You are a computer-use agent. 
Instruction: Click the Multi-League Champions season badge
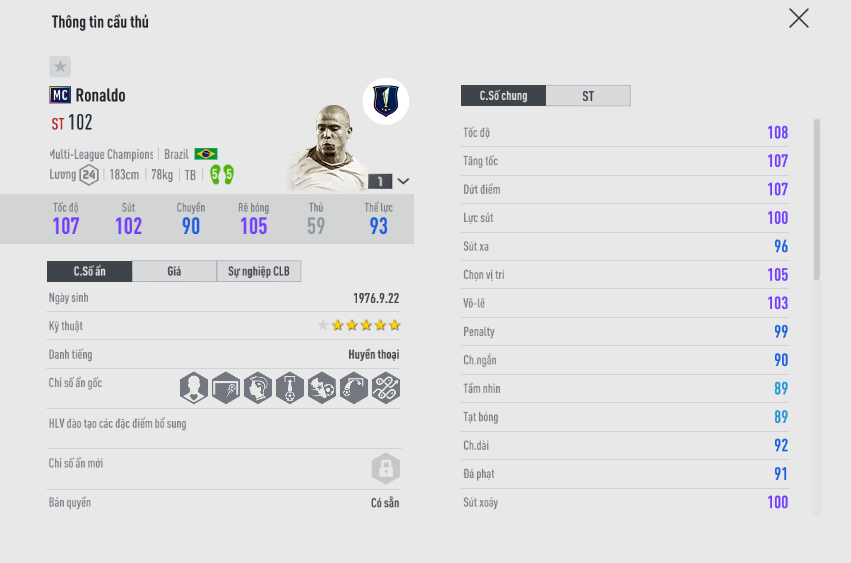tap(385, 100)
